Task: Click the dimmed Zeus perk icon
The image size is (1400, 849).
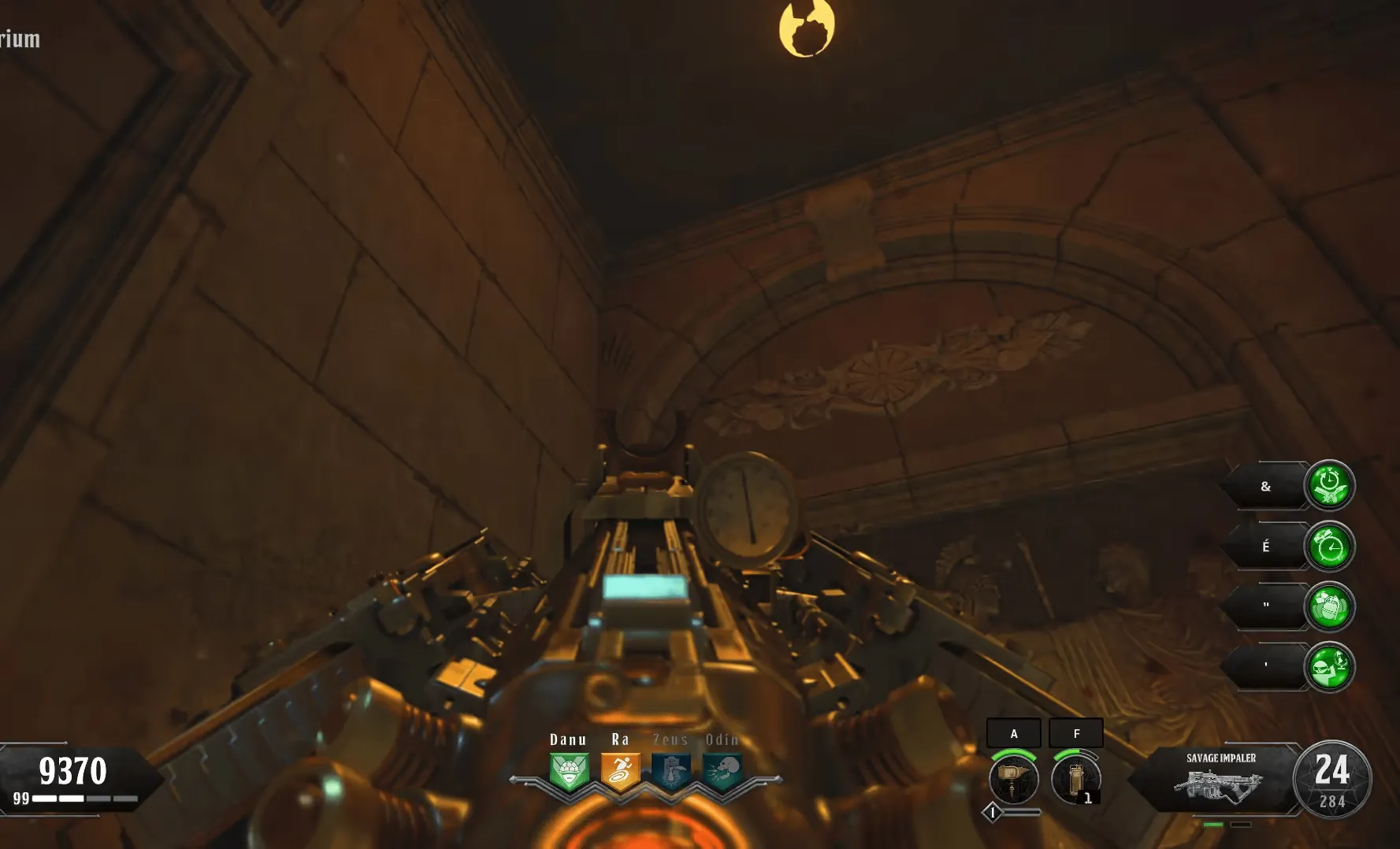Action: (671, 771)
